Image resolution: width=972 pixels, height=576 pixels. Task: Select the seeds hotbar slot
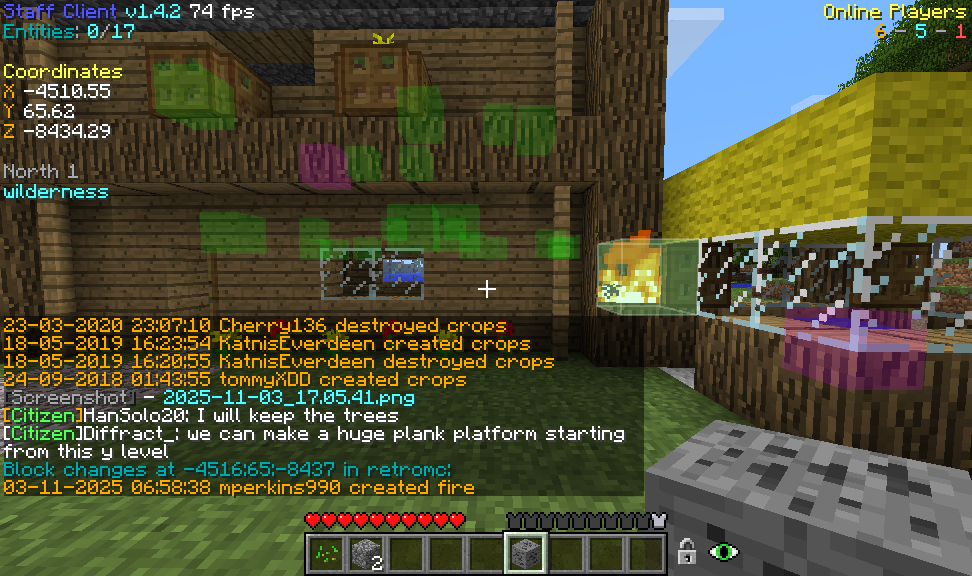tap(325, 551)
